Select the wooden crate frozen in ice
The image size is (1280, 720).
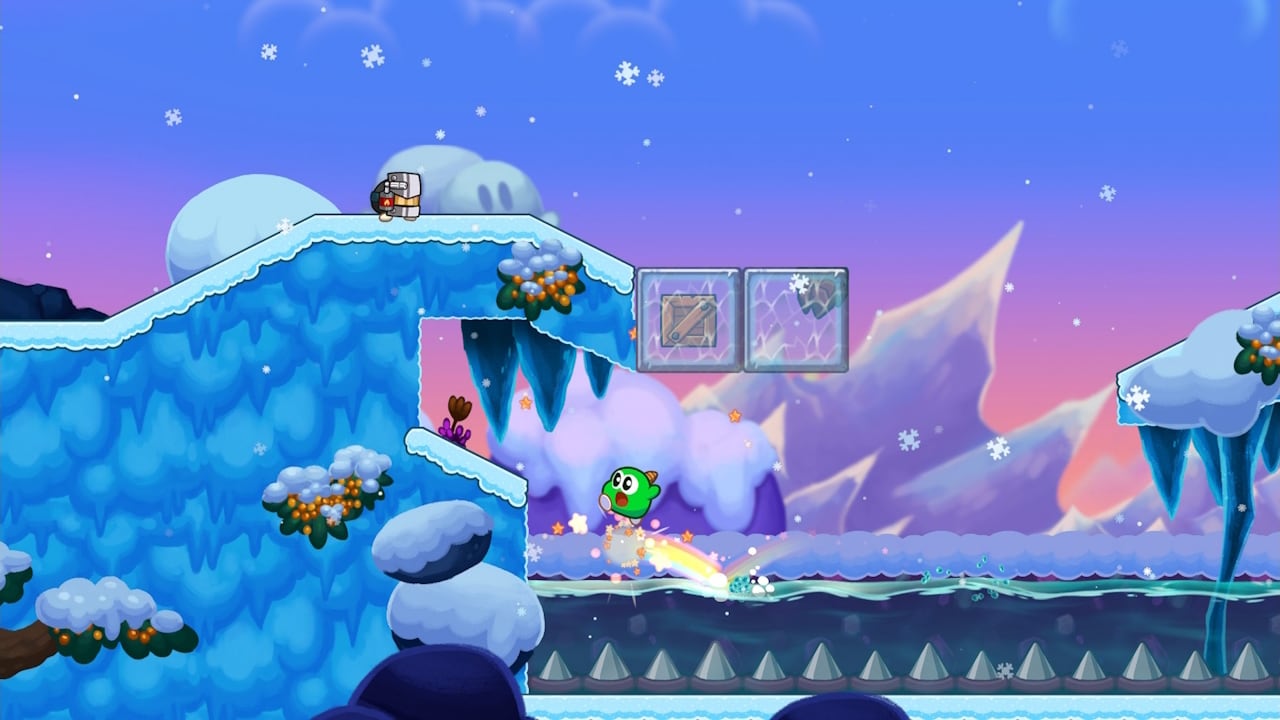[687, 317]
